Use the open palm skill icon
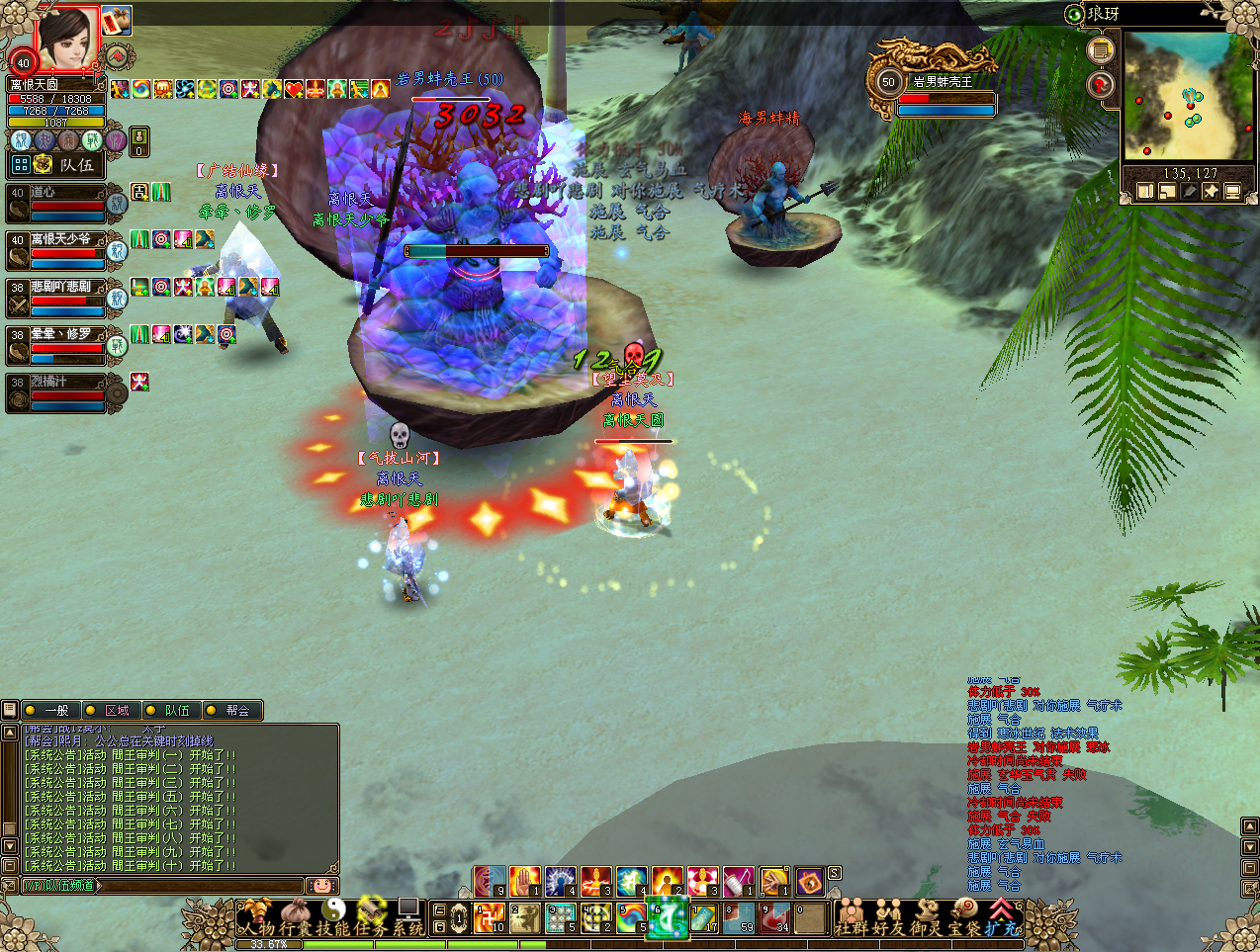This screenshot has height=952, width=1260. (525, 881)
